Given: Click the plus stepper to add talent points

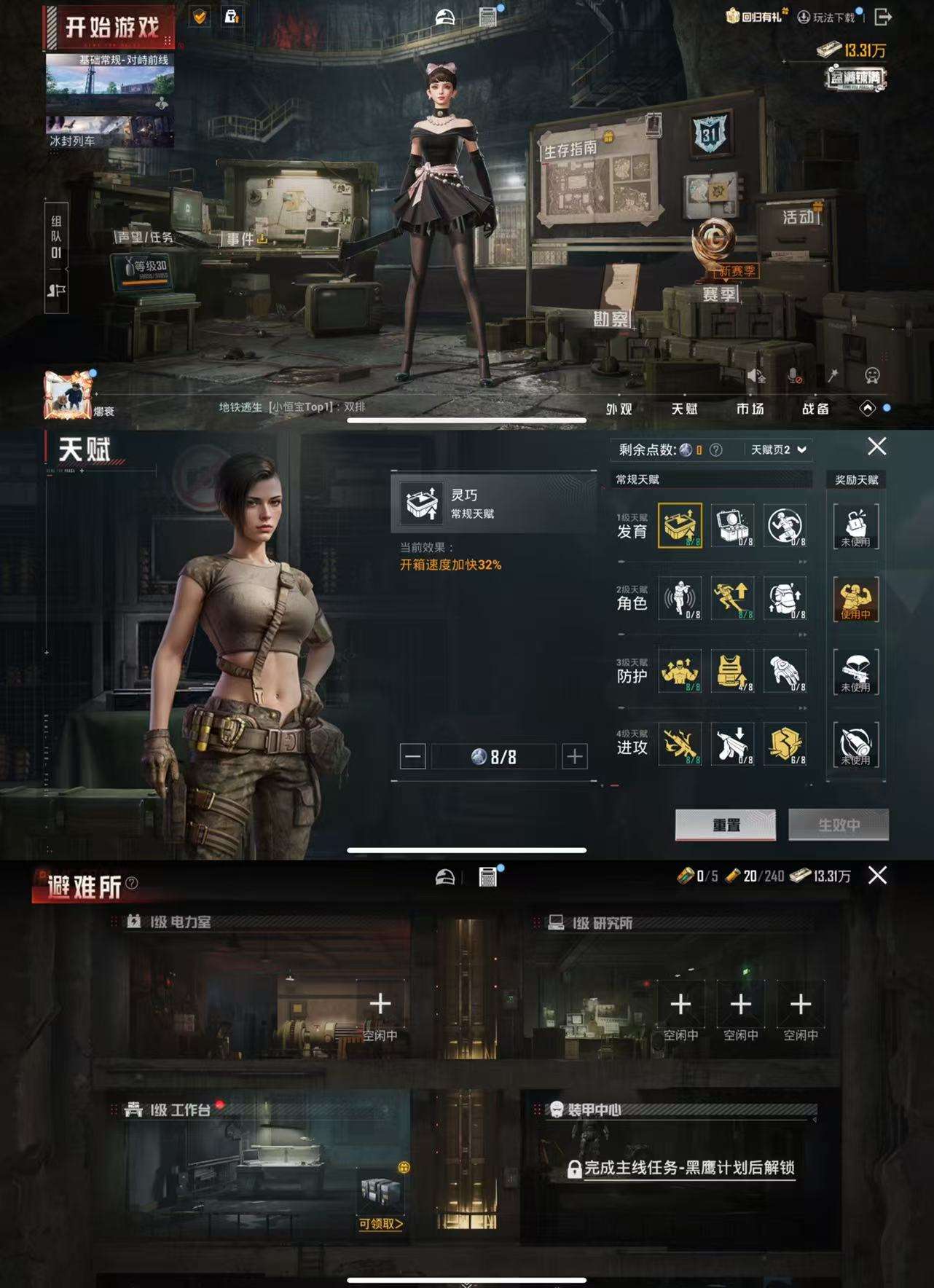Looking at the screenshot, I should (x=572, y=757).
